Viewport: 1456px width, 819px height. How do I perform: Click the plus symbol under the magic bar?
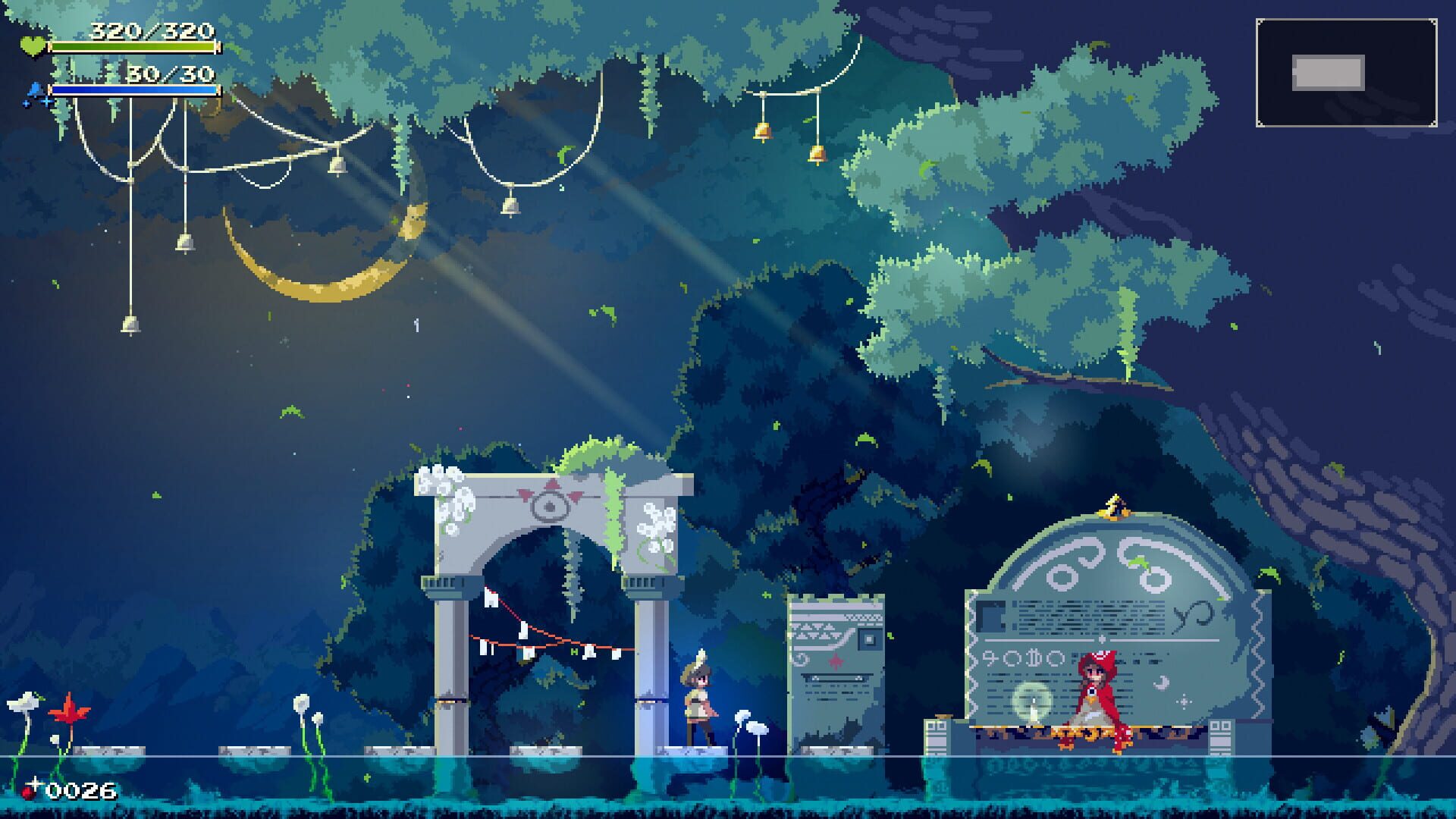[x=47, y=102]
